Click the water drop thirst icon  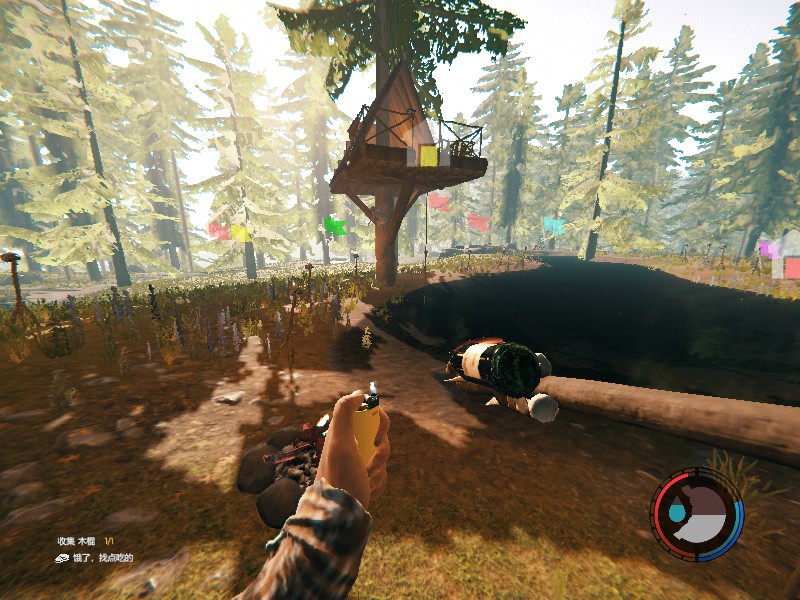click(x=677, y=512)
